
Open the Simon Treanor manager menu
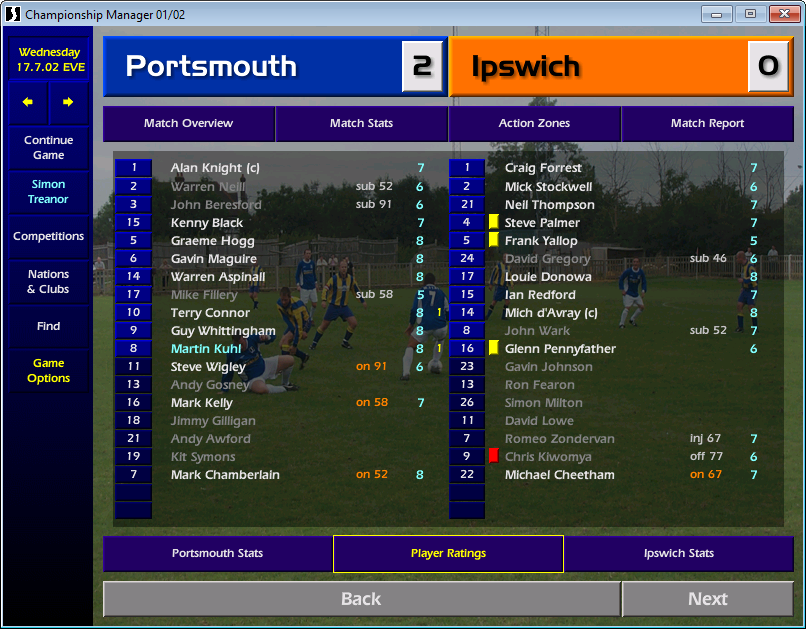48,192
